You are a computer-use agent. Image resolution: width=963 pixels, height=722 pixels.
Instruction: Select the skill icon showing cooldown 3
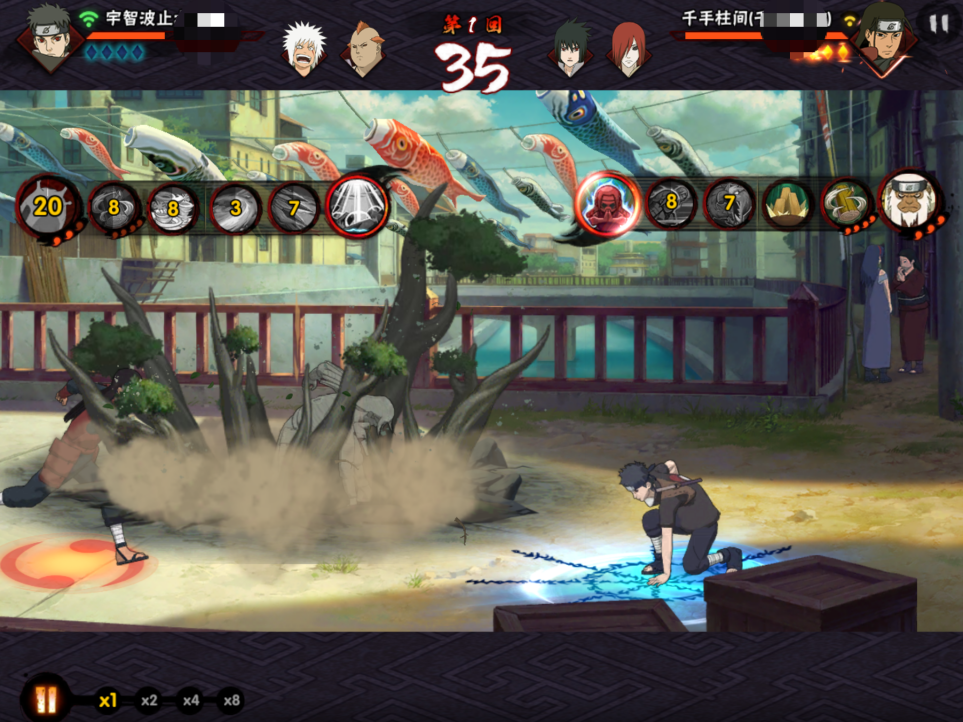[235, 209]
